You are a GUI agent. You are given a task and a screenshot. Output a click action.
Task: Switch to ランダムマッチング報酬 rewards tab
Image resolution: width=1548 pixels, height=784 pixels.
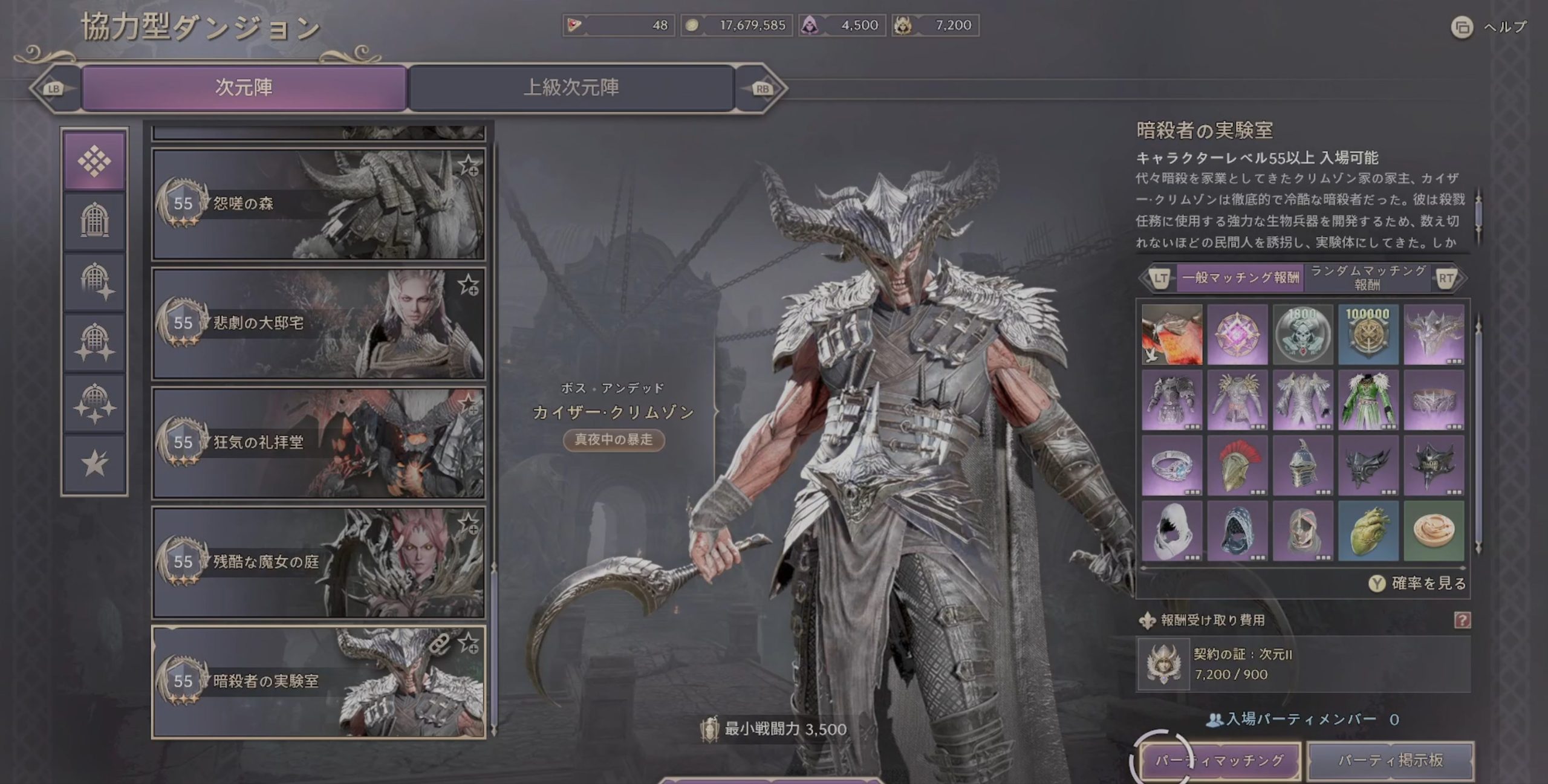1368,277
